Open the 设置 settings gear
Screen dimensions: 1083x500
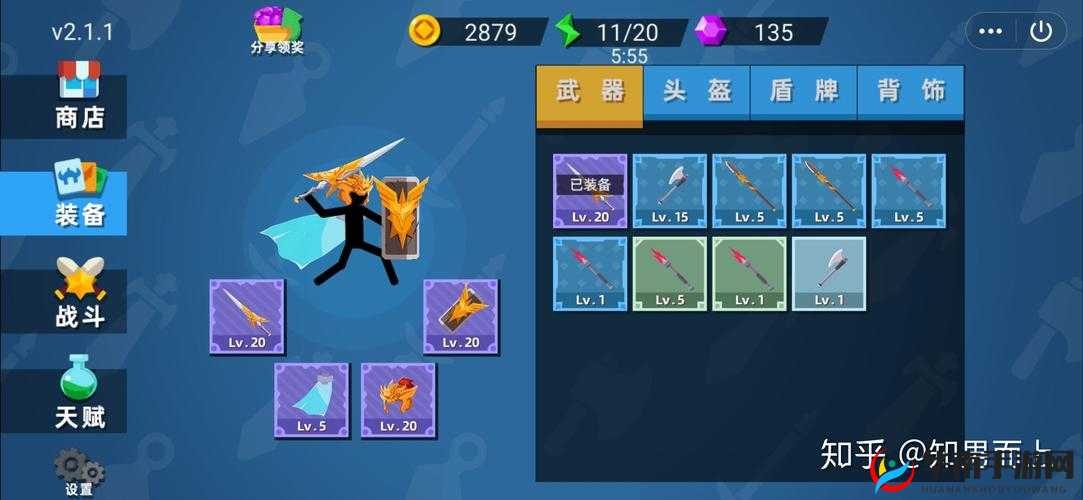78,471
